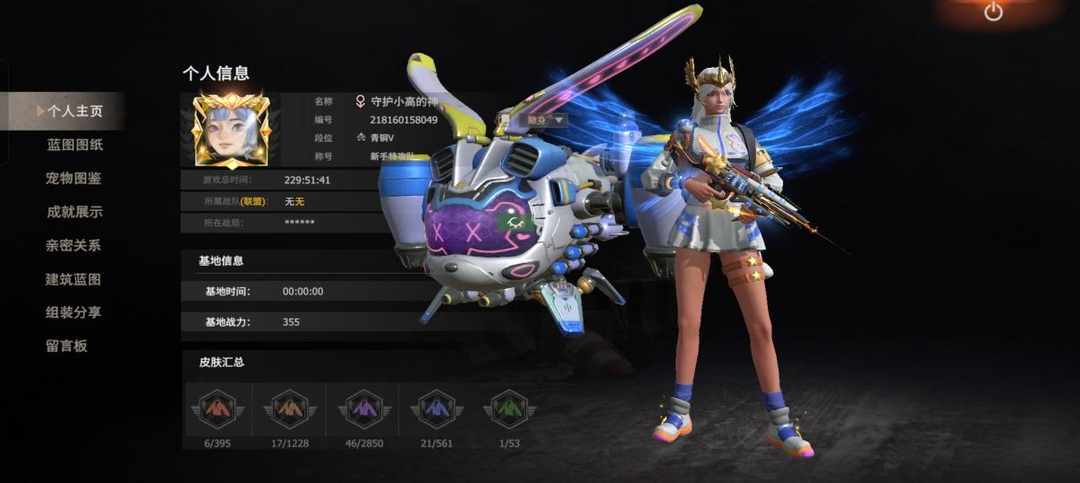Choose the orange jacket skin icon
Viewport: 1080px width, 483px height.
(x=290, y=407)
